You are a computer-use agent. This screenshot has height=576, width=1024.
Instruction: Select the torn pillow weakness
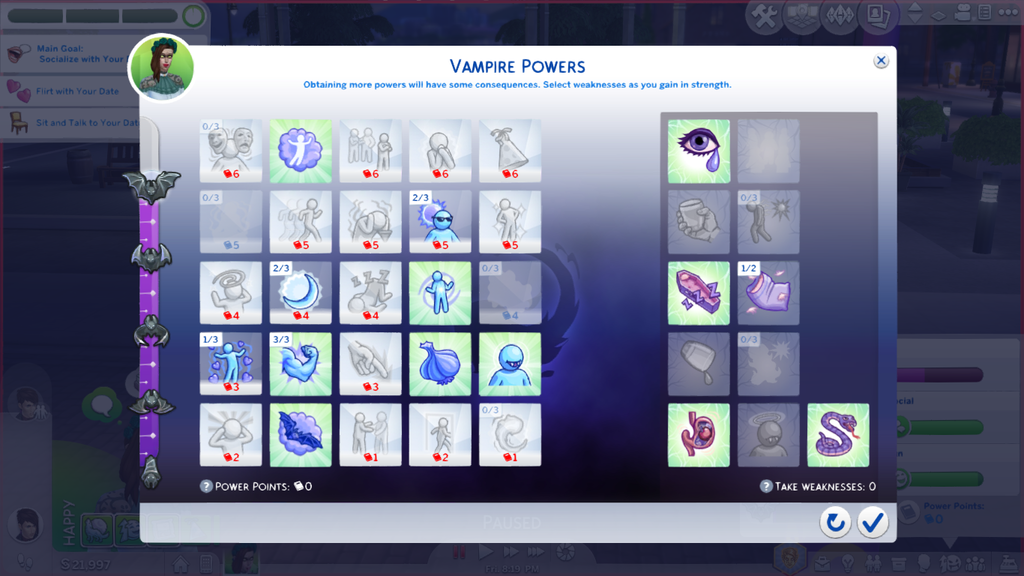tap(768, 293)
